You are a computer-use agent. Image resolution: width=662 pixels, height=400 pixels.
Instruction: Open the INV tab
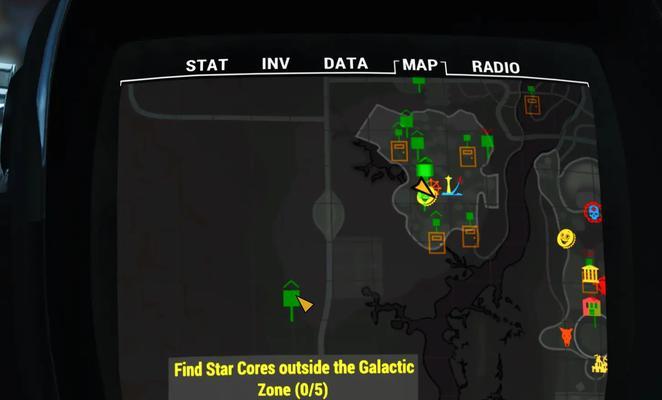coord(275,64)
